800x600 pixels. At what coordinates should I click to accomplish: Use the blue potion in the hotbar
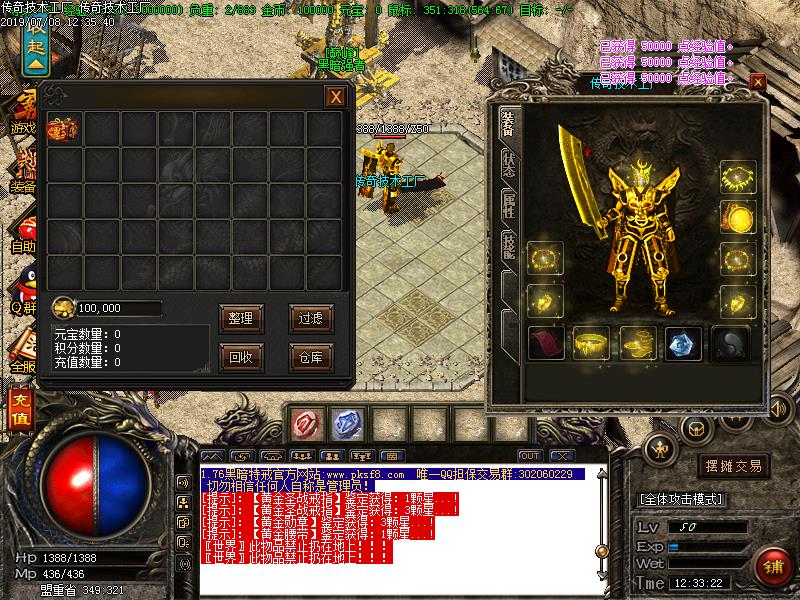[346, 424]
